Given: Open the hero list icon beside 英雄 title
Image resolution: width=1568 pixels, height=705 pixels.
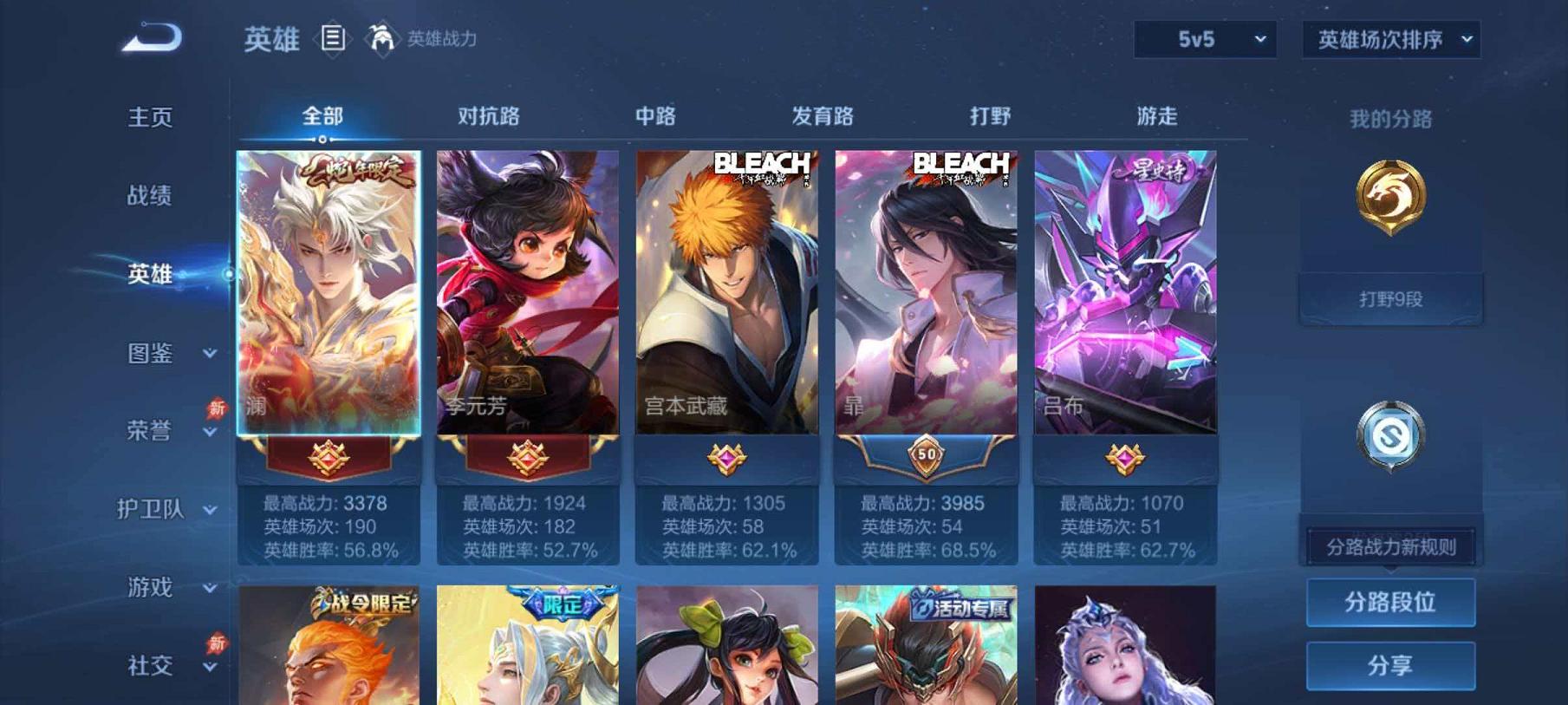Looking at the screenshot, I should [332, 36].
